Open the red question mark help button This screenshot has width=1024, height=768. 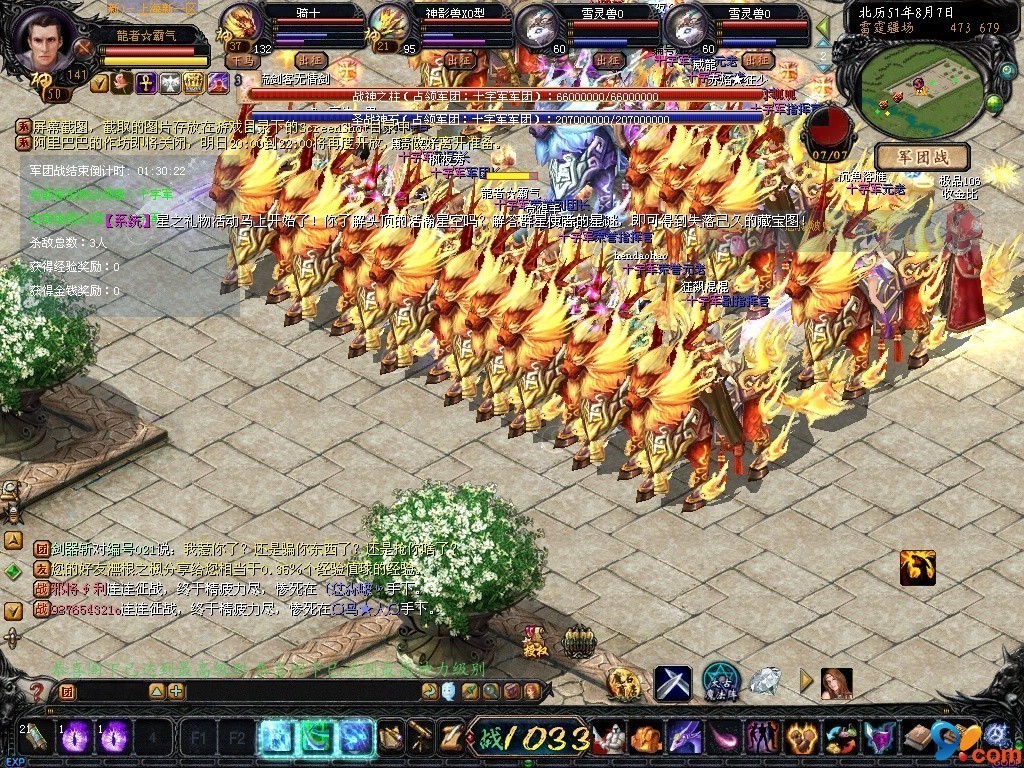[37, 691]
